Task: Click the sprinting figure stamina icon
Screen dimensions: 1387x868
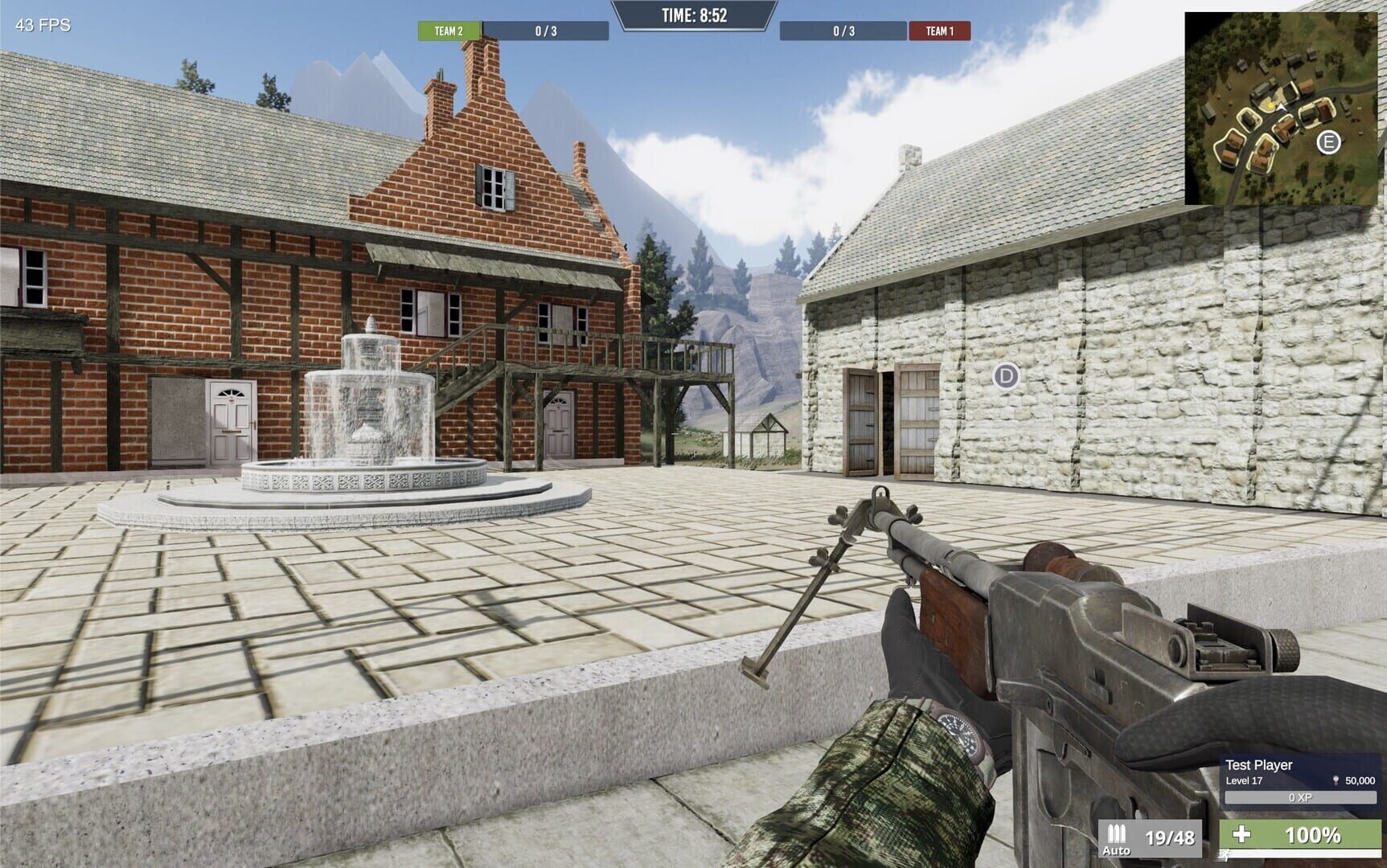Action: 1225,855
